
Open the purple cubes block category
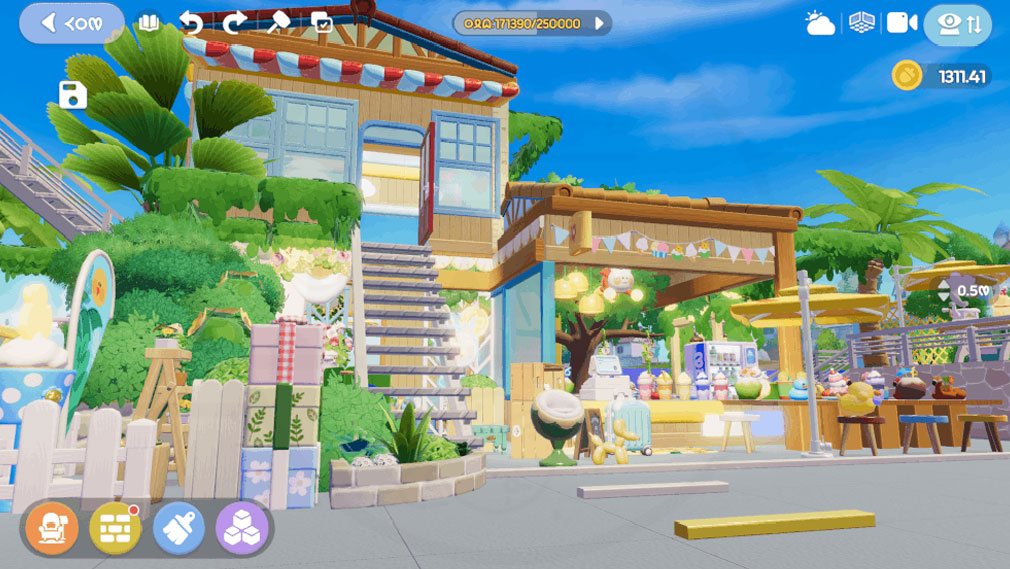pos(242,528)
